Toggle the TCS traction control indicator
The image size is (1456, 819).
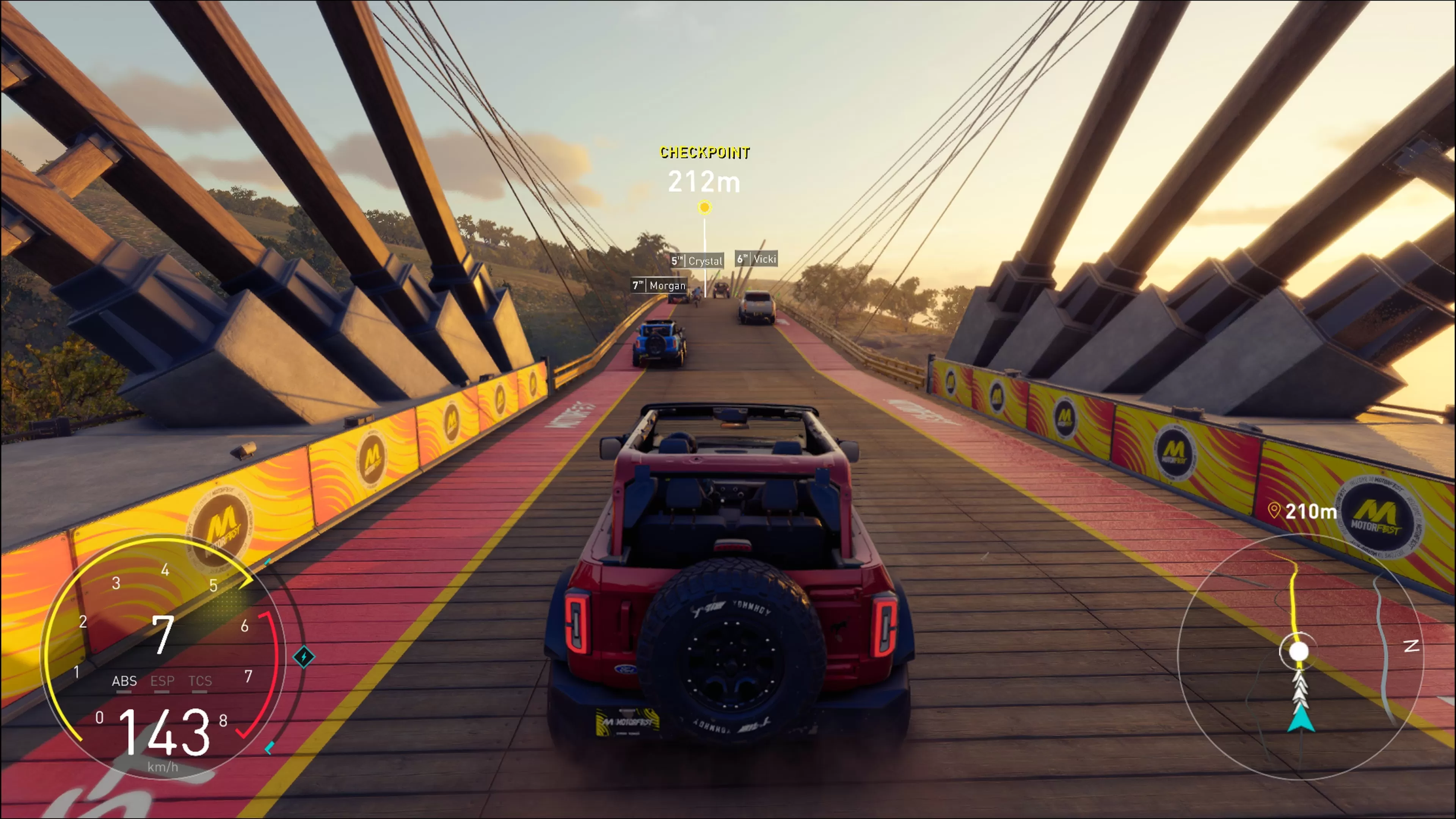[200, 682]
